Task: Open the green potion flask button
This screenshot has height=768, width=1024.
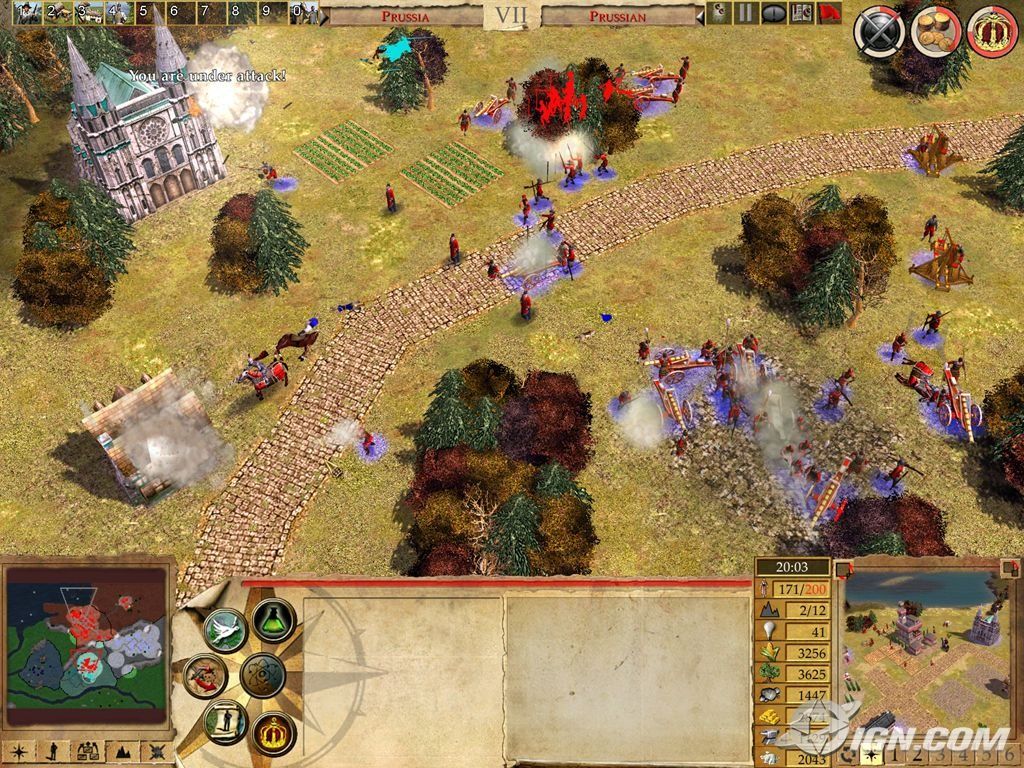Action: [x=273, y=620]
